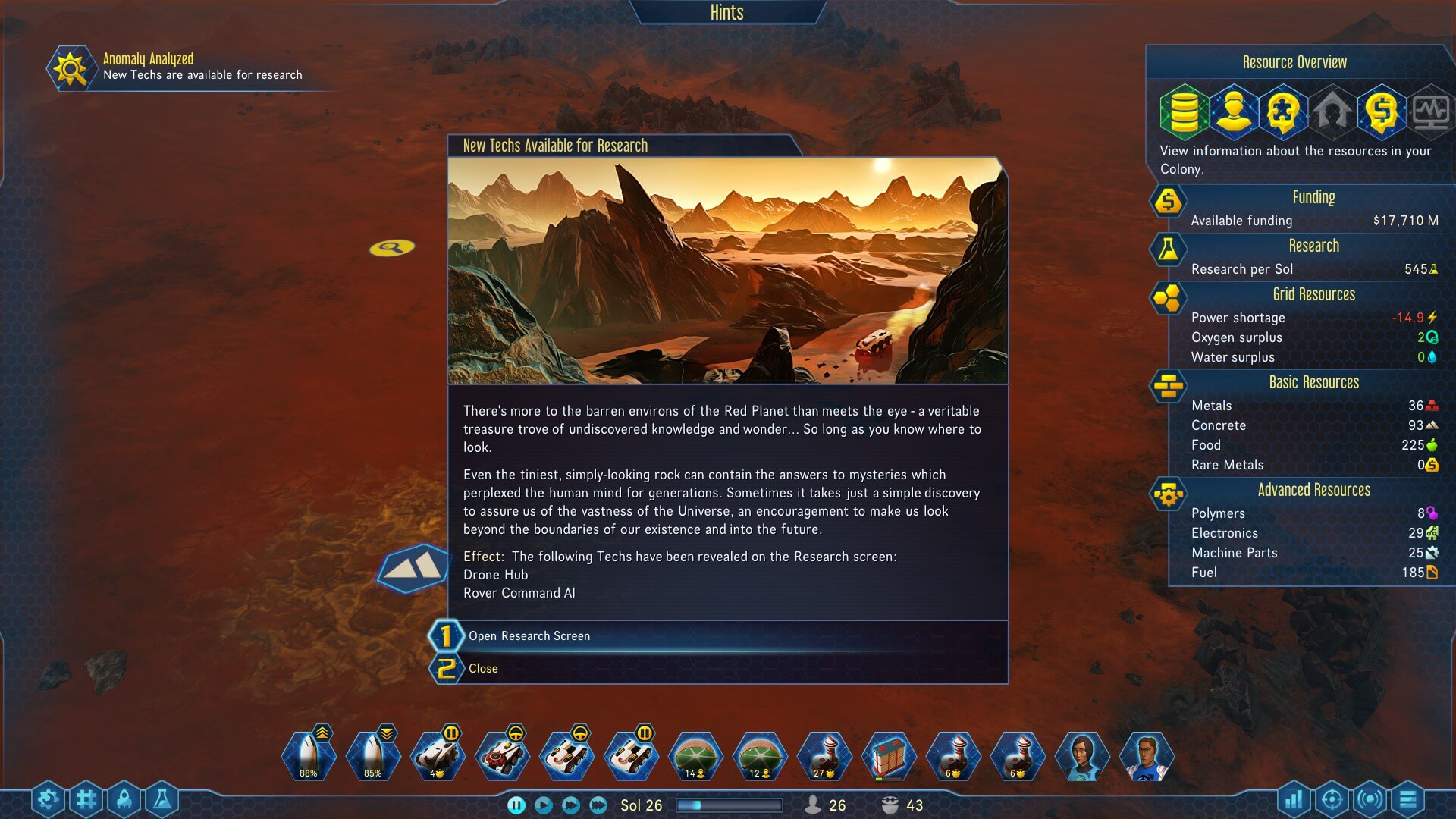Open the build menu gear-wrench icon
The image size is (1456, 819).
point(48,799)
